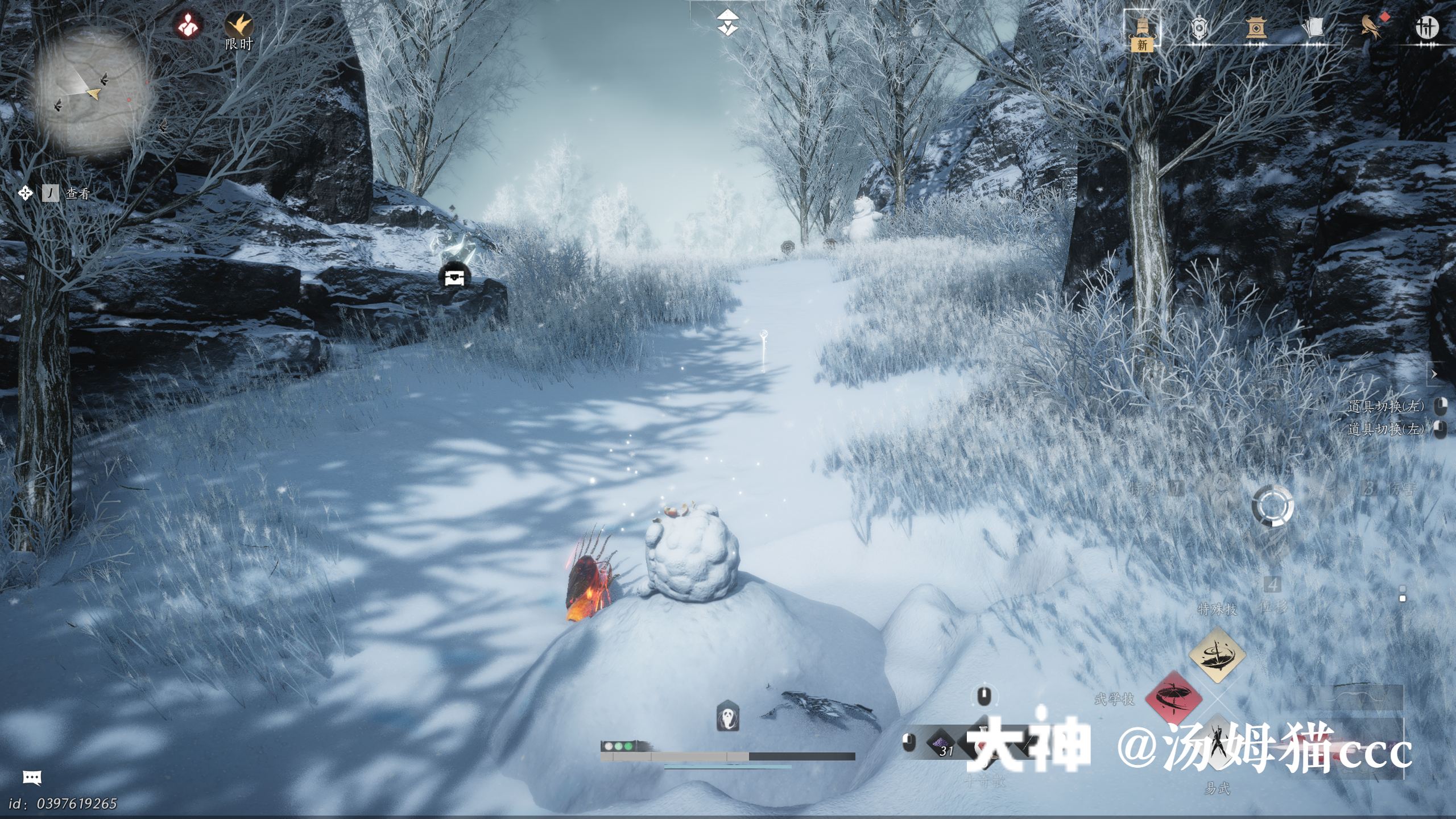Open the stacked paper pages icon
The width and height of the screenshot is (1456, 819).
[1313, 27]
